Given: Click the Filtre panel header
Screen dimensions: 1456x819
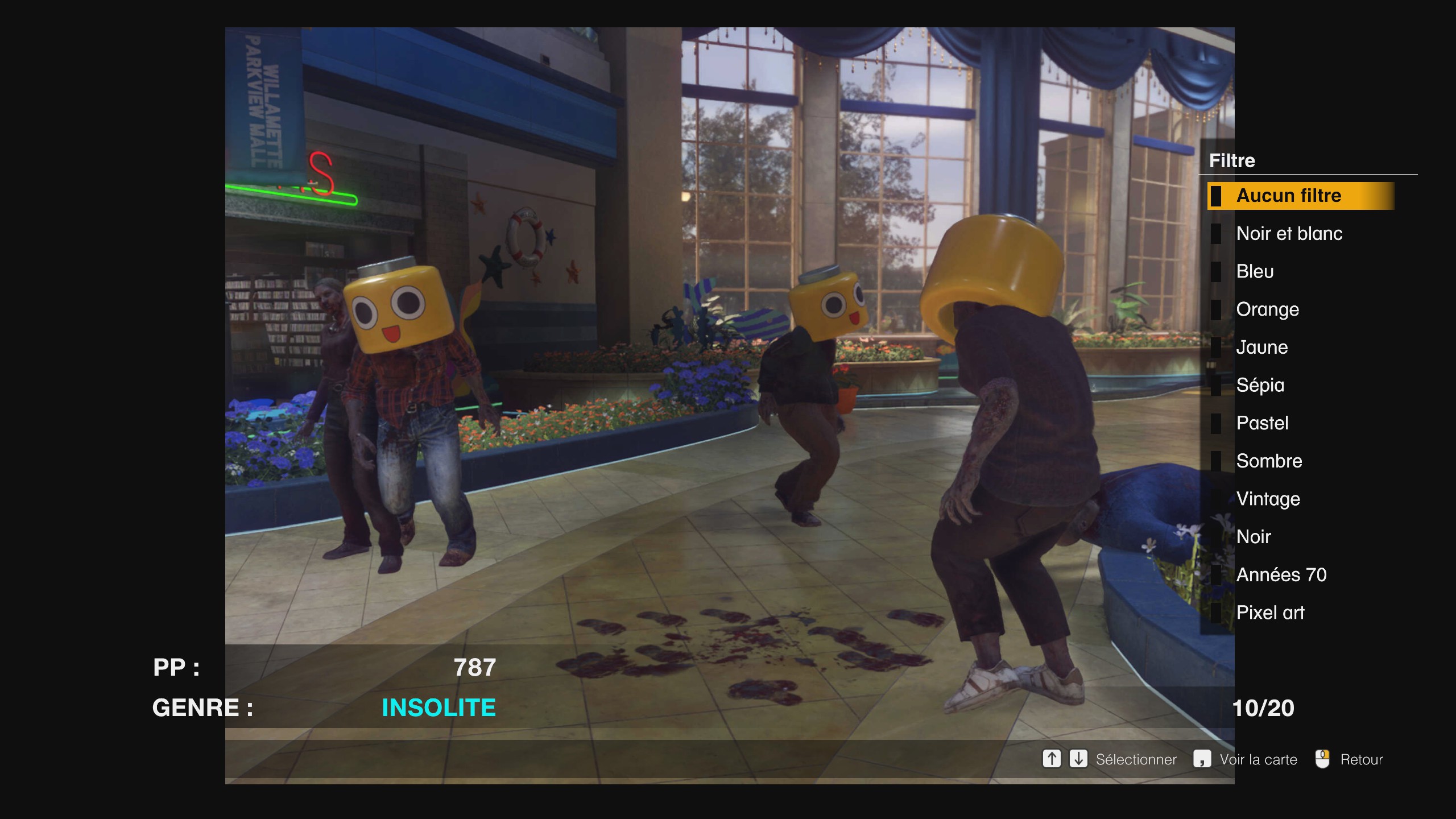Looking at the screenshot, I should pos(1232,160).
